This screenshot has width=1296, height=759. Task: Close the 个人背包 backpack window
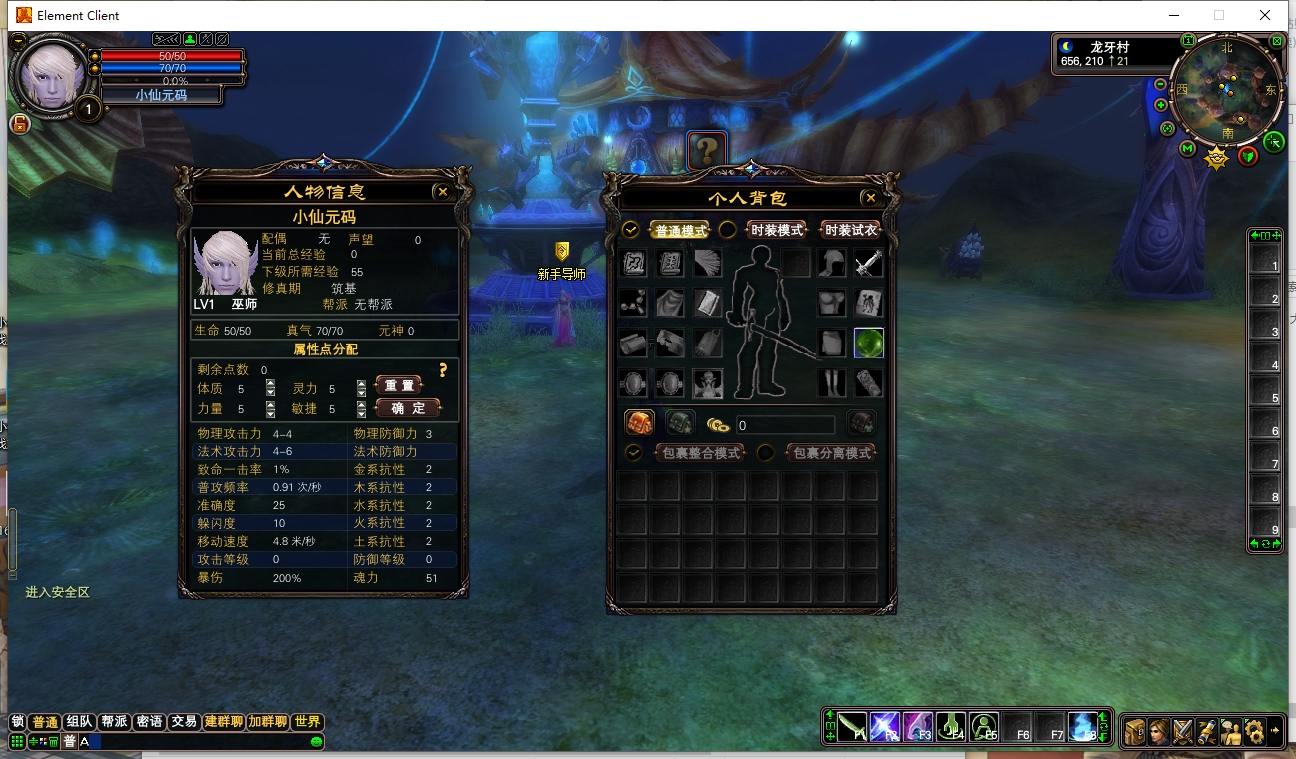coord(870,198)
